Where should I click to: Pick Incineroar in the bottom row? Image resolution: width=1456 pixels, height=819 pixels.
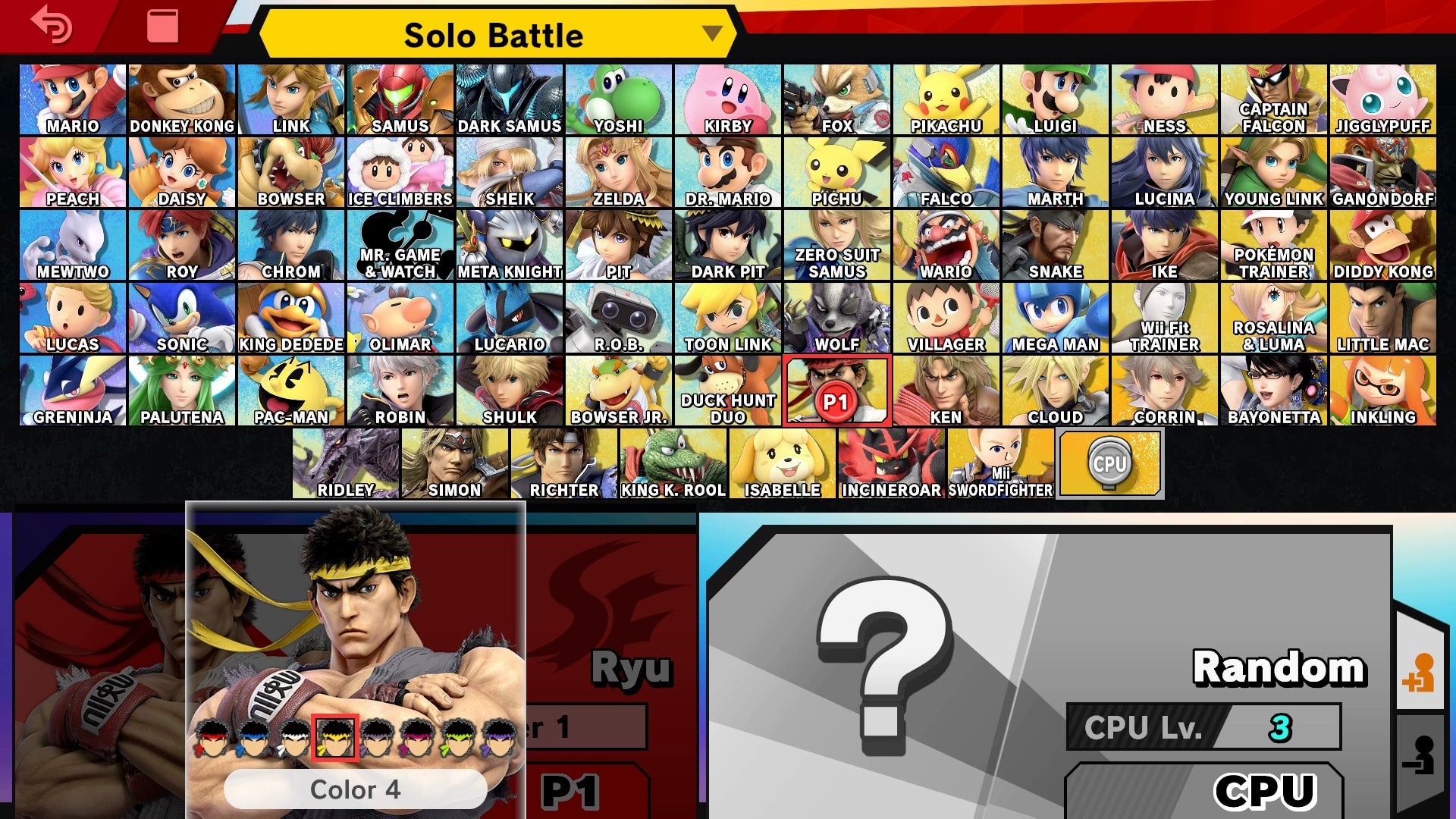(891, 461)
